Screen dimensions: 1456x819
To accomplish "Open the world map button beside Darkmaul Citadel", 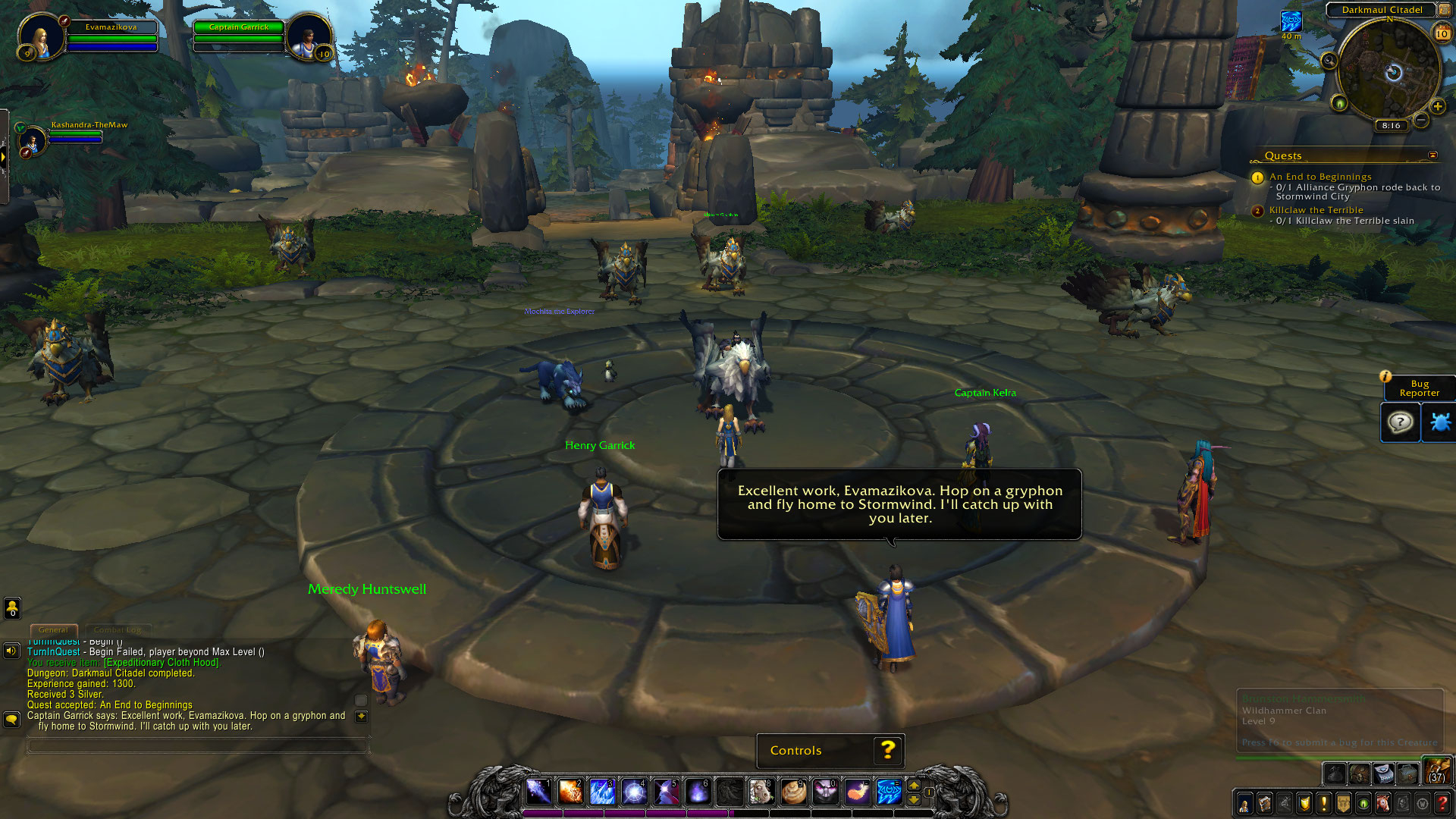I will [1444, 10].
